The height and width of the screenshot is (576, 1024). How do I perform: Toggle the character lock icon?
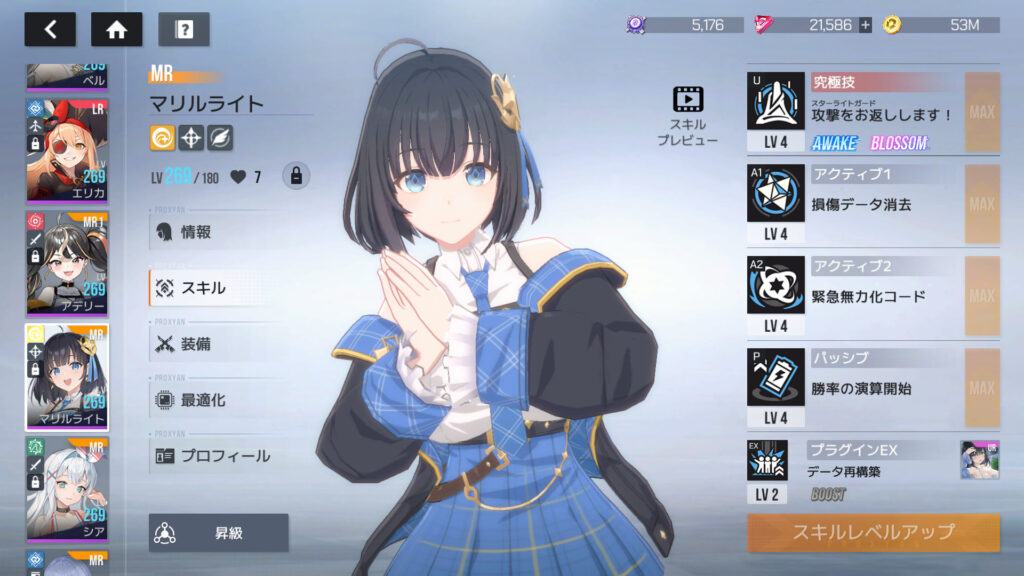pos(295,176)
